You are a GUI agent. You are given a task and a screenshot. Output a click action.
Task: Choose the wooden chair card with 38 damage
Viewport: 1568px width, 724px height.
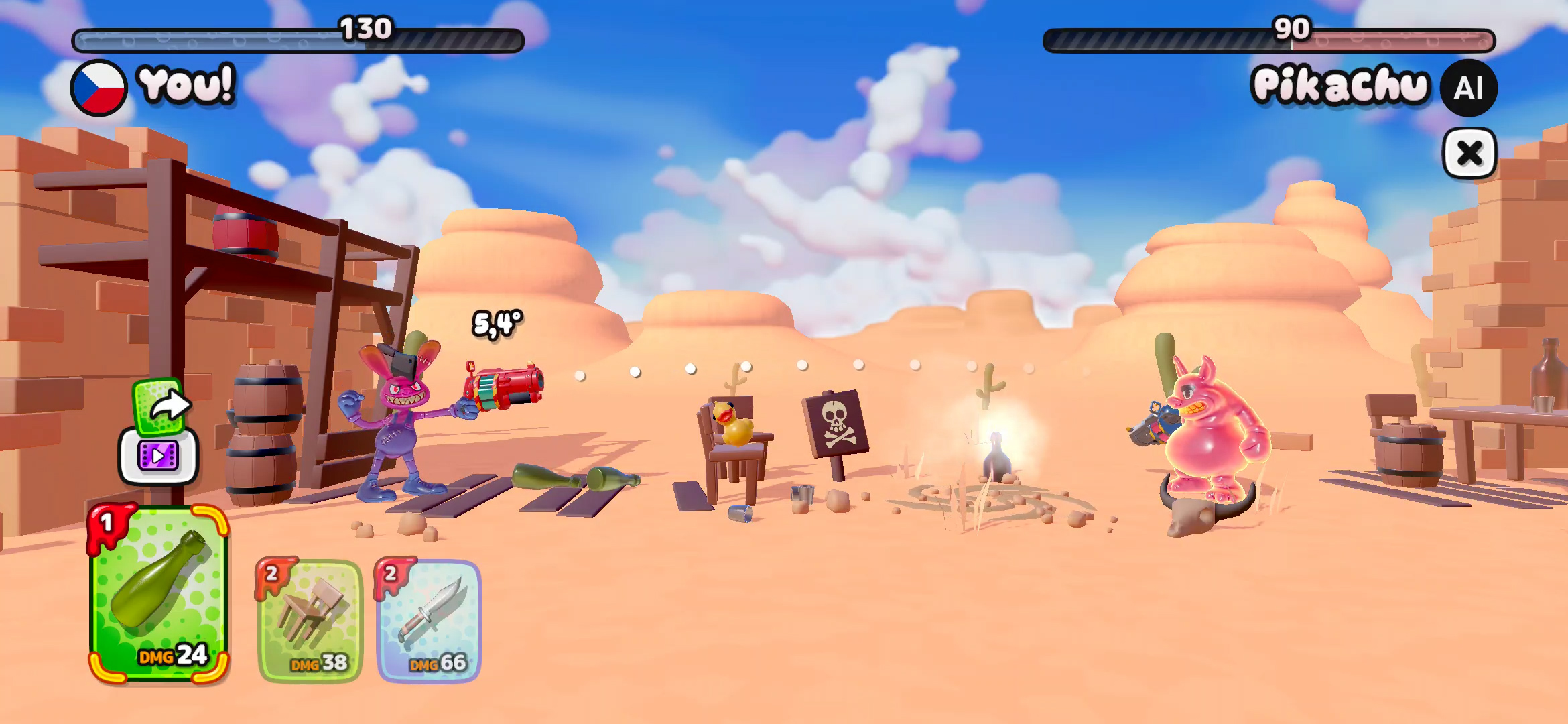click(x=311, y=621)
